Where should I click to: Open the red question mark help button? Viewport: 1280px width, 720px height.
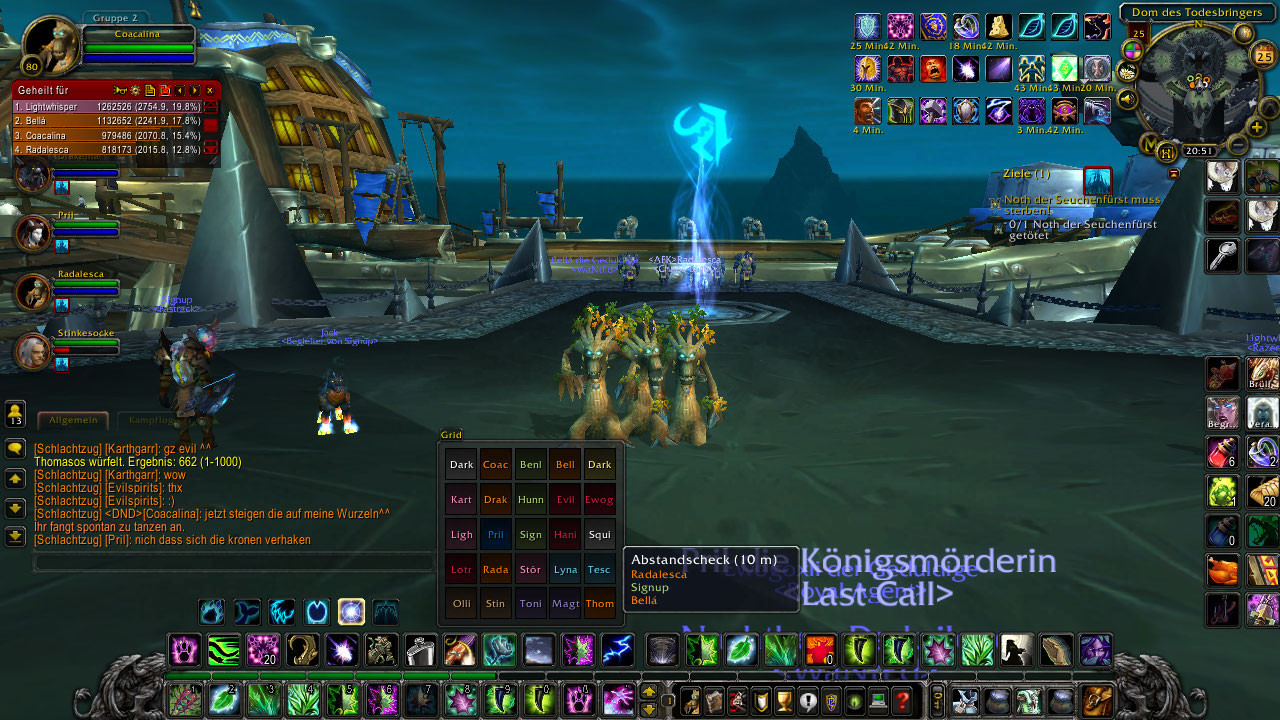pyautogui.click(x=902, y=701)
